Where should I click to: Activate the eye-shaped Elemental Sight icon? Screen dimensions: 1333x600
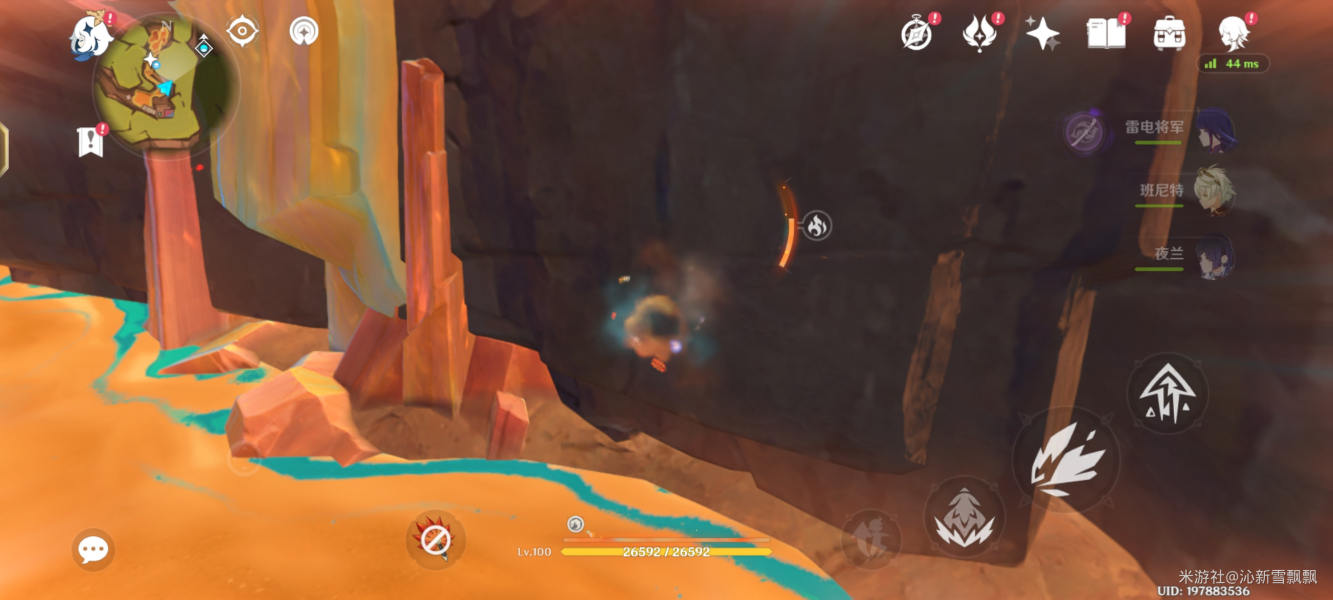tap(242, 31)
